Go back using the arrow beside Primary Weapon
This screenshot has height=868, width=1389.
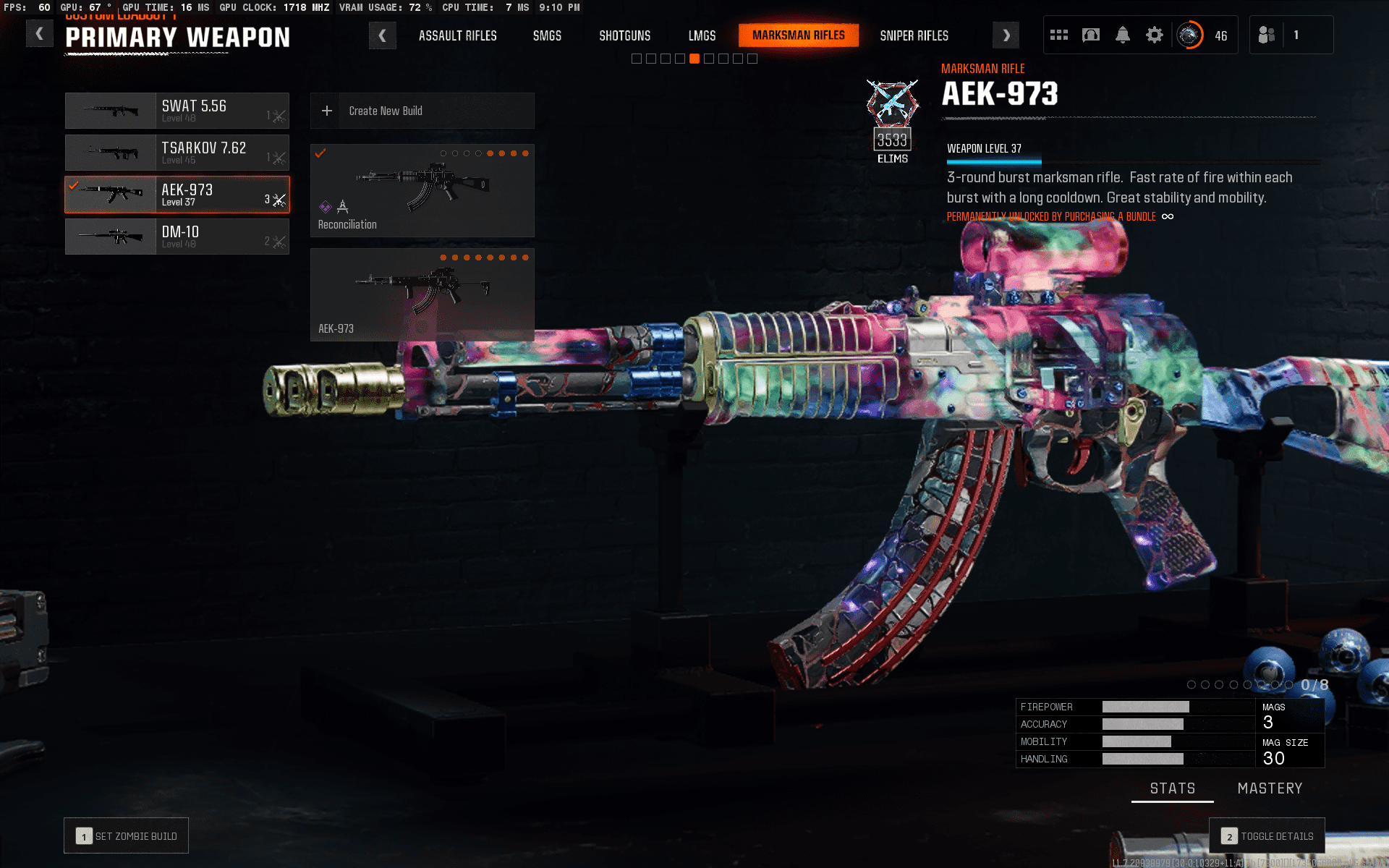[x=40, y=34]
